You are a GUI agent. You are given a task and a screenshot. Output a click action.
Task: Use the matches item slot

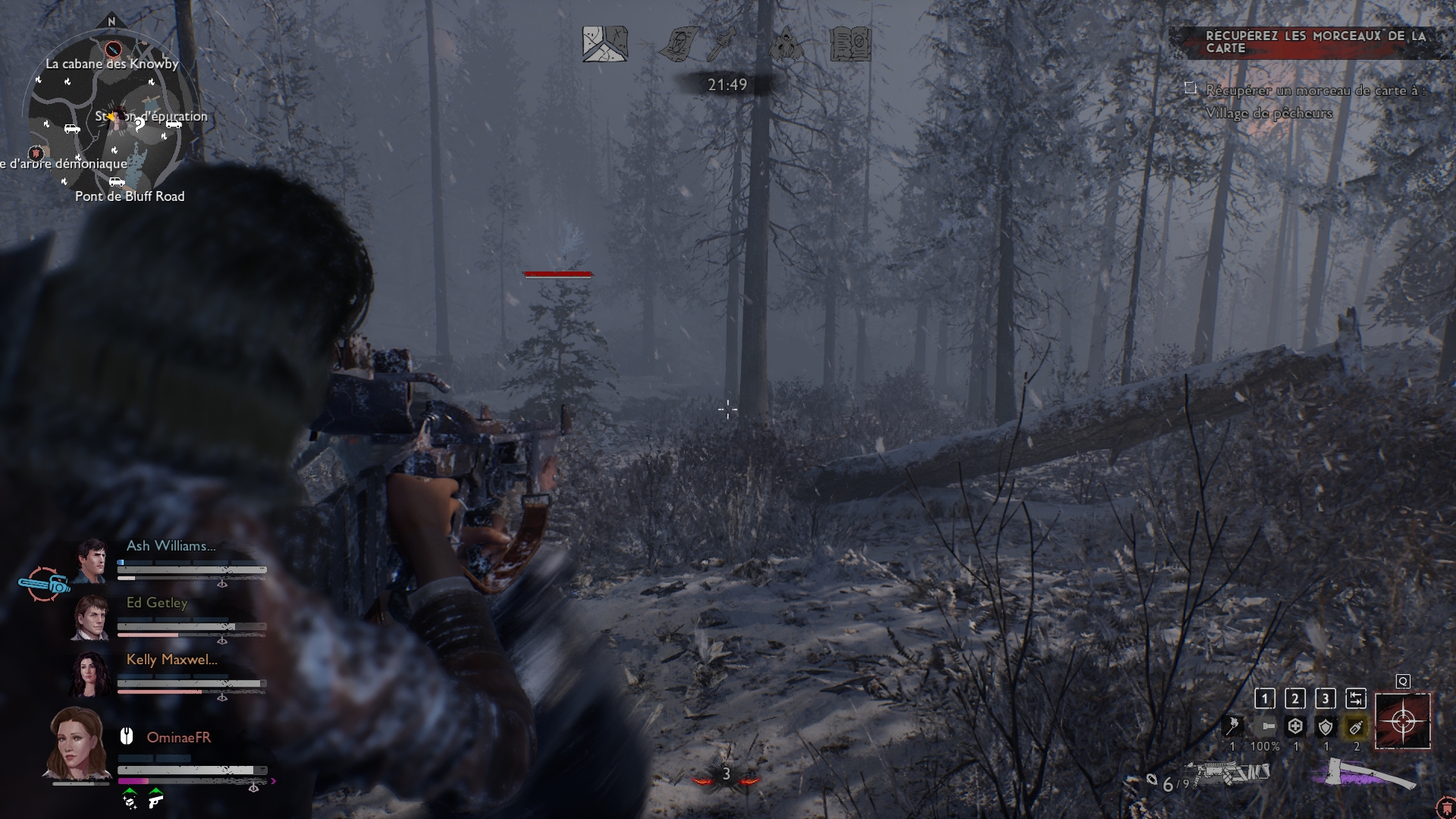pyautogui.click(x=1233, y=726)
